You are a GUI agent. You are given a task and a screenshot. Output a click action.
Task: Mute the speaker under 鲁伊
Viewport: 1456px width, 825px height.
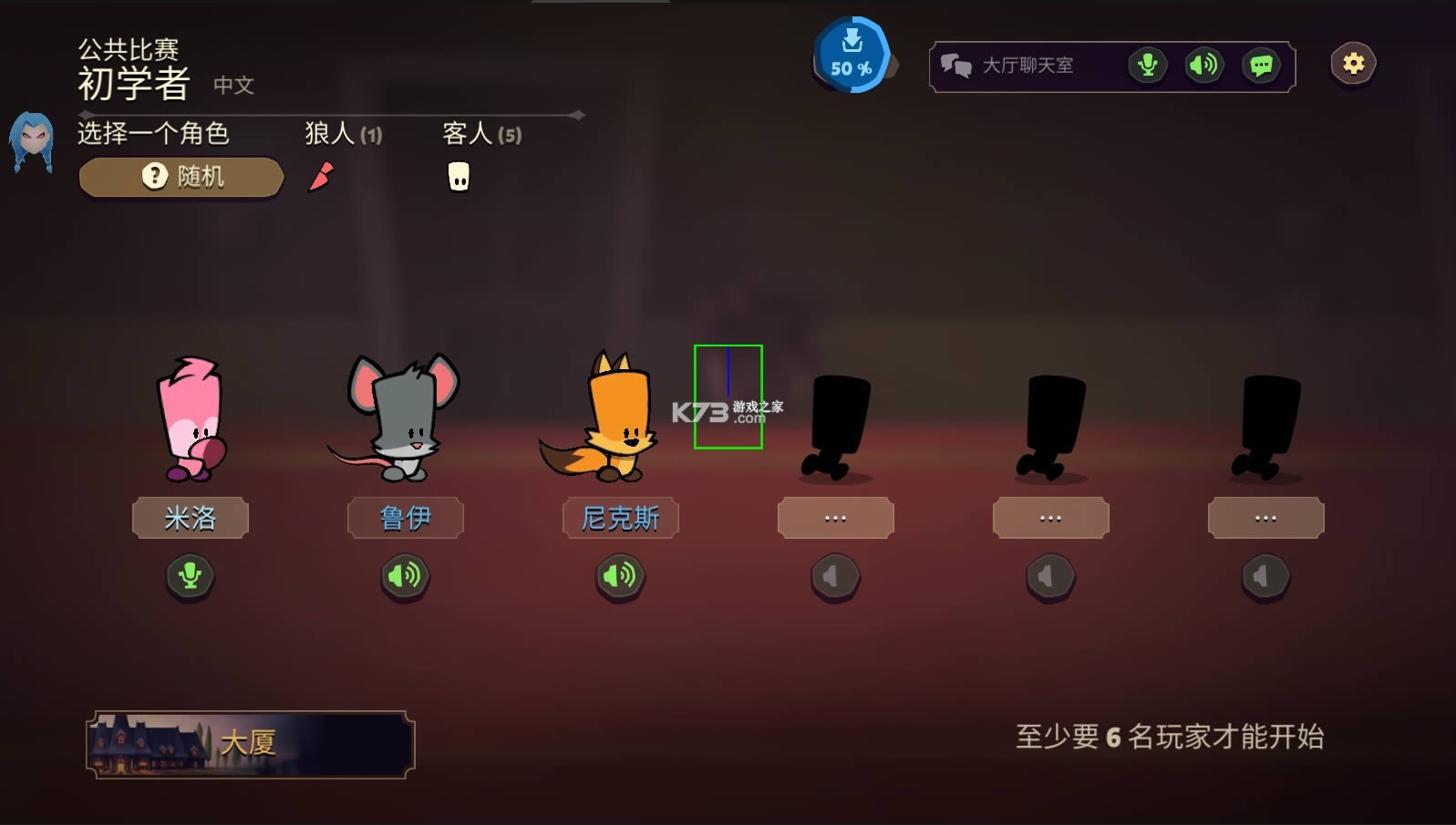click(405, 576)
